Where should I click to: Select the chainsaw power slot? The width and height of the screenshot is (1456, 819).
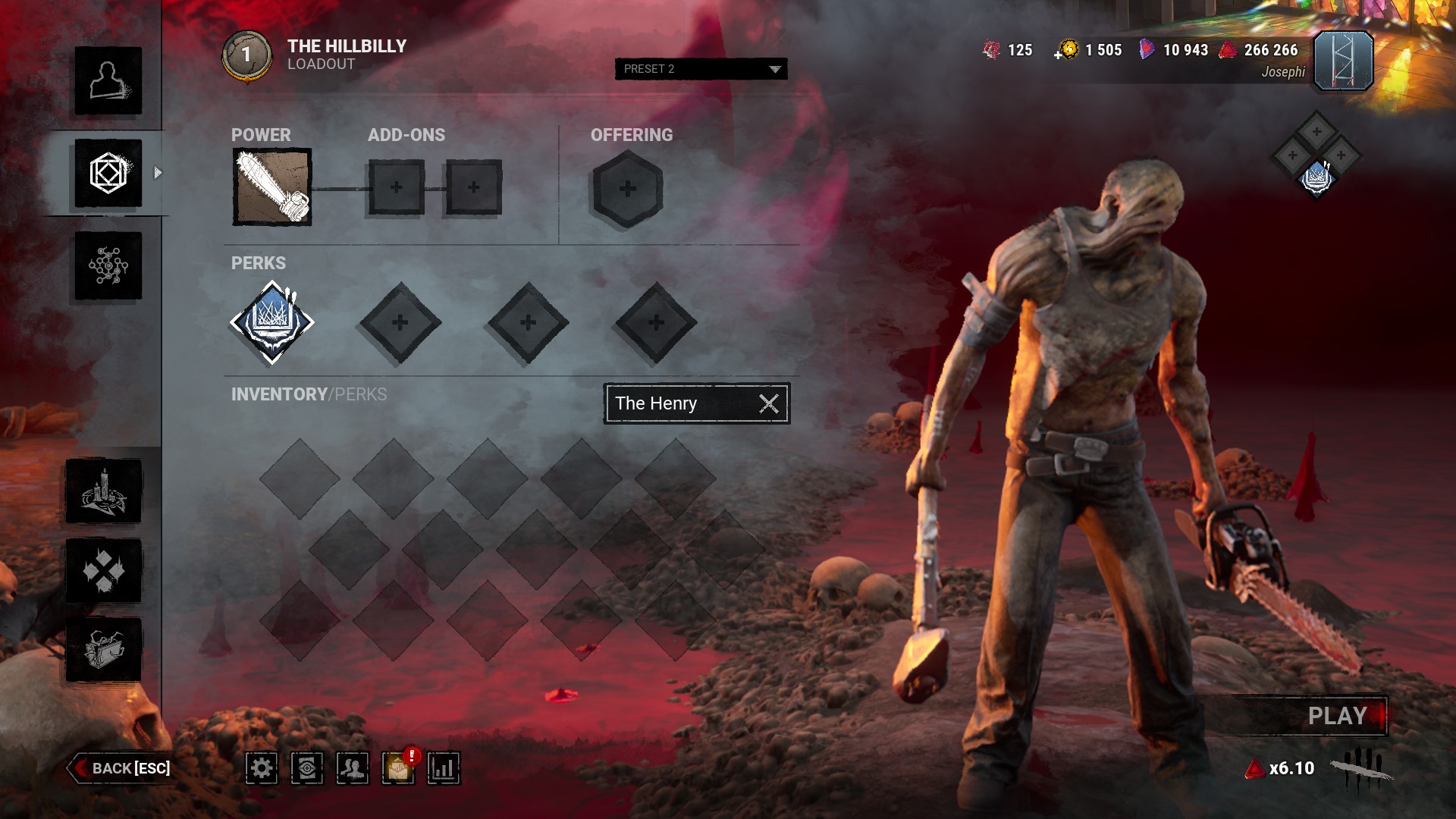[x=271, y=187]
